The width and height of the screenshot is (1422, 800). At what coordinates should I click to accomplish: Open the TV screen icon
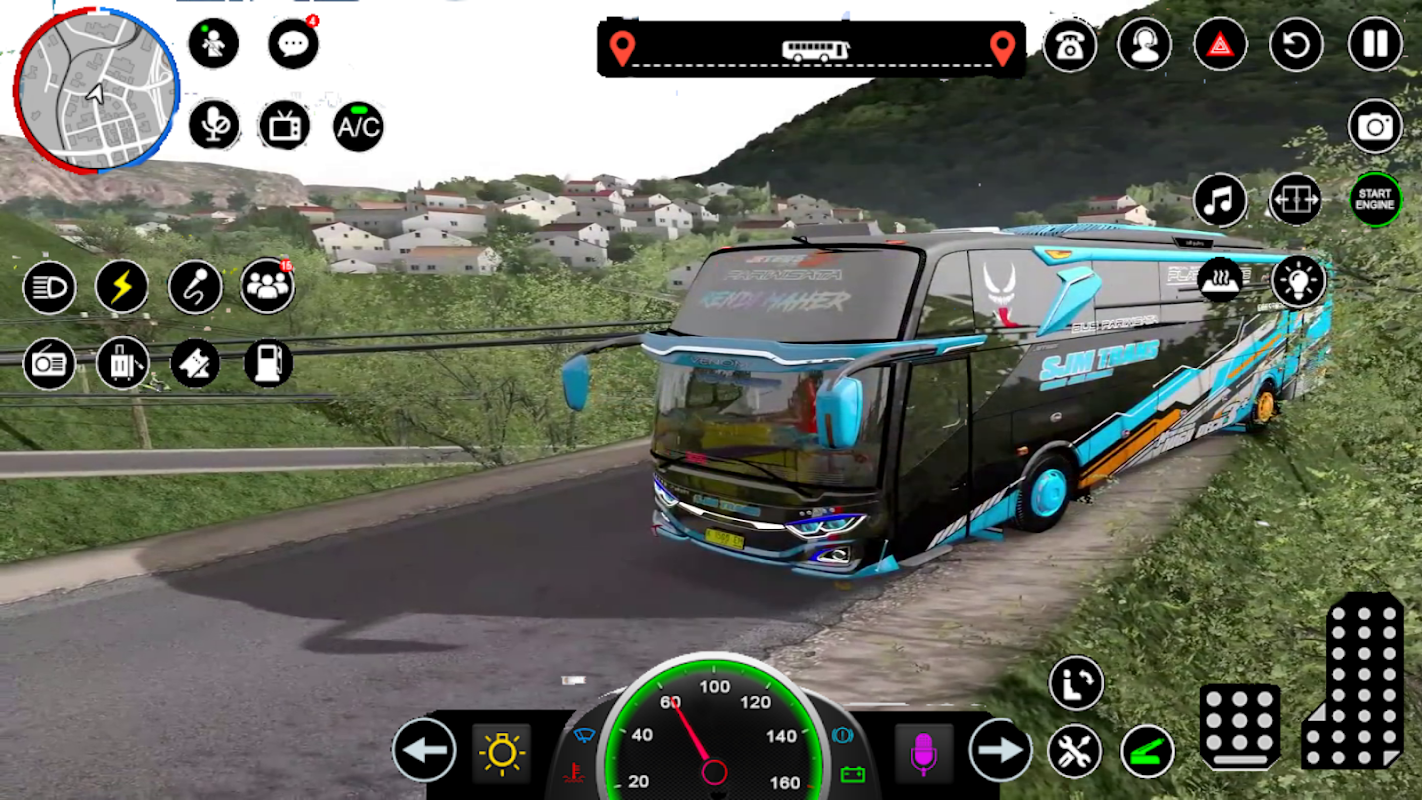[284, 127]
